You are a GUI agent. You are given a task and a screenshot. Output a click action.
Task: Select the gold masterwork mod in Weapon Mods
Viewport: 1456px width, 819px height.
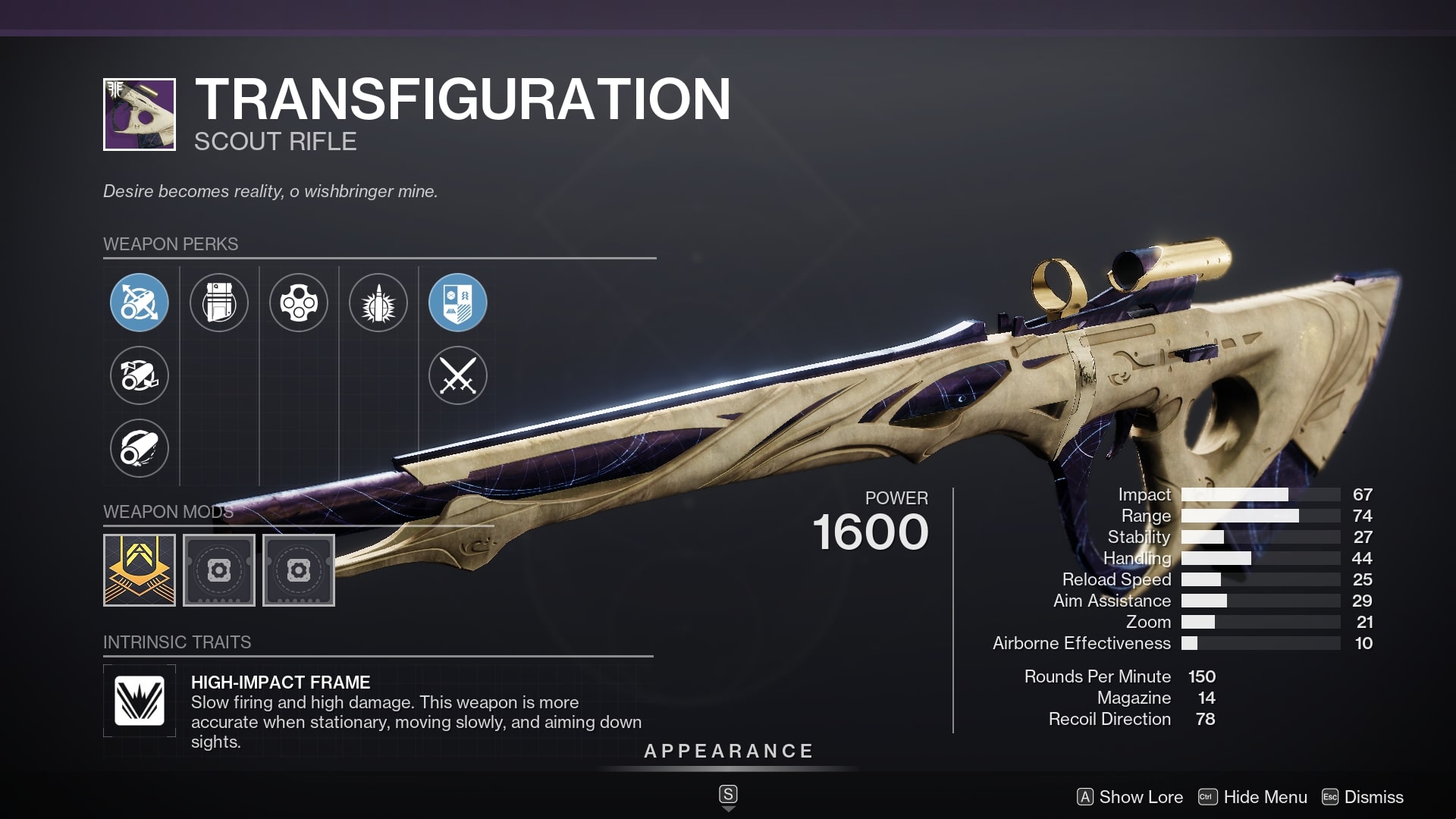tap(140, 570)
